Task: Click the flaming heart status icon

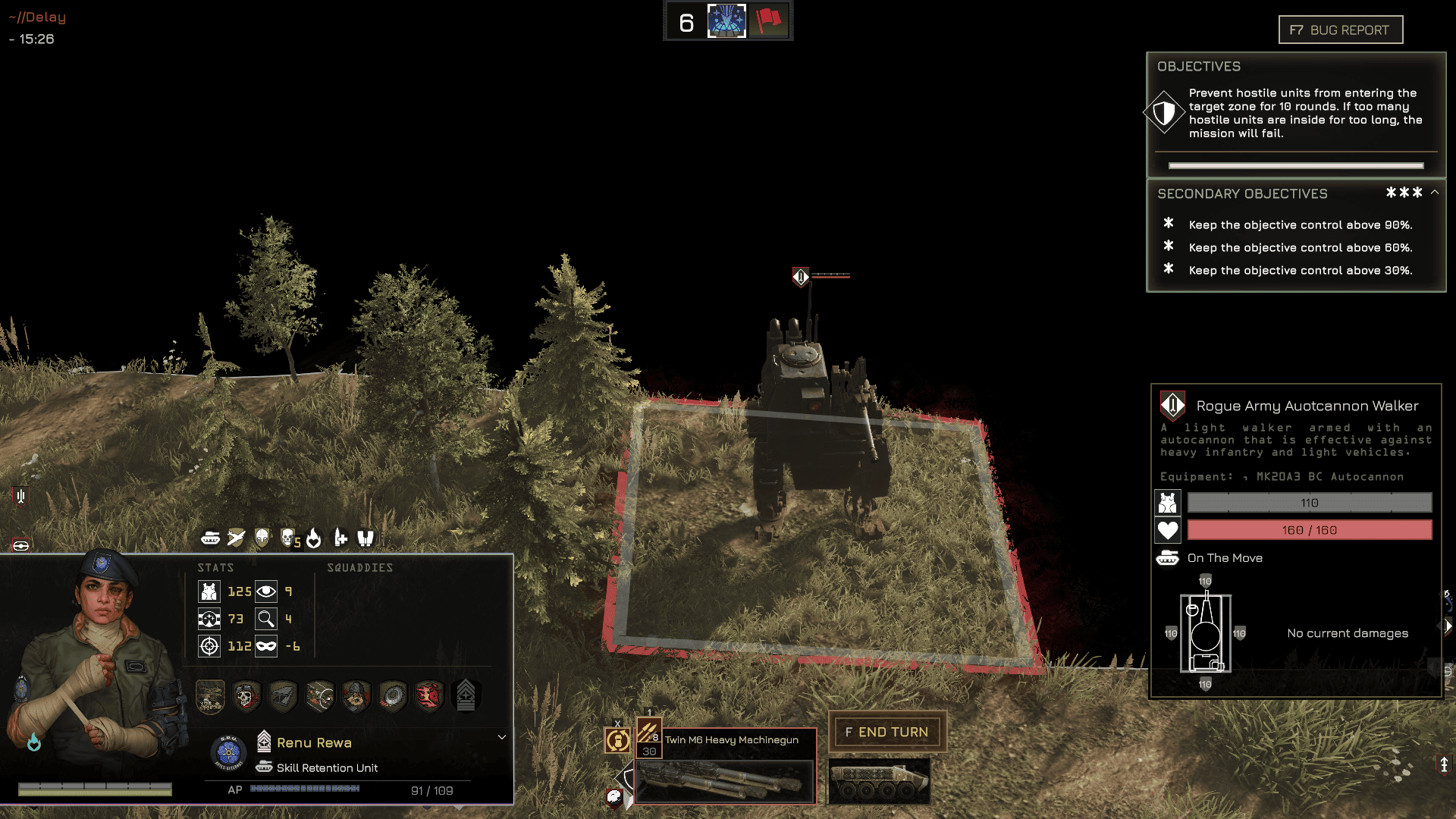Action: [314, 538]
